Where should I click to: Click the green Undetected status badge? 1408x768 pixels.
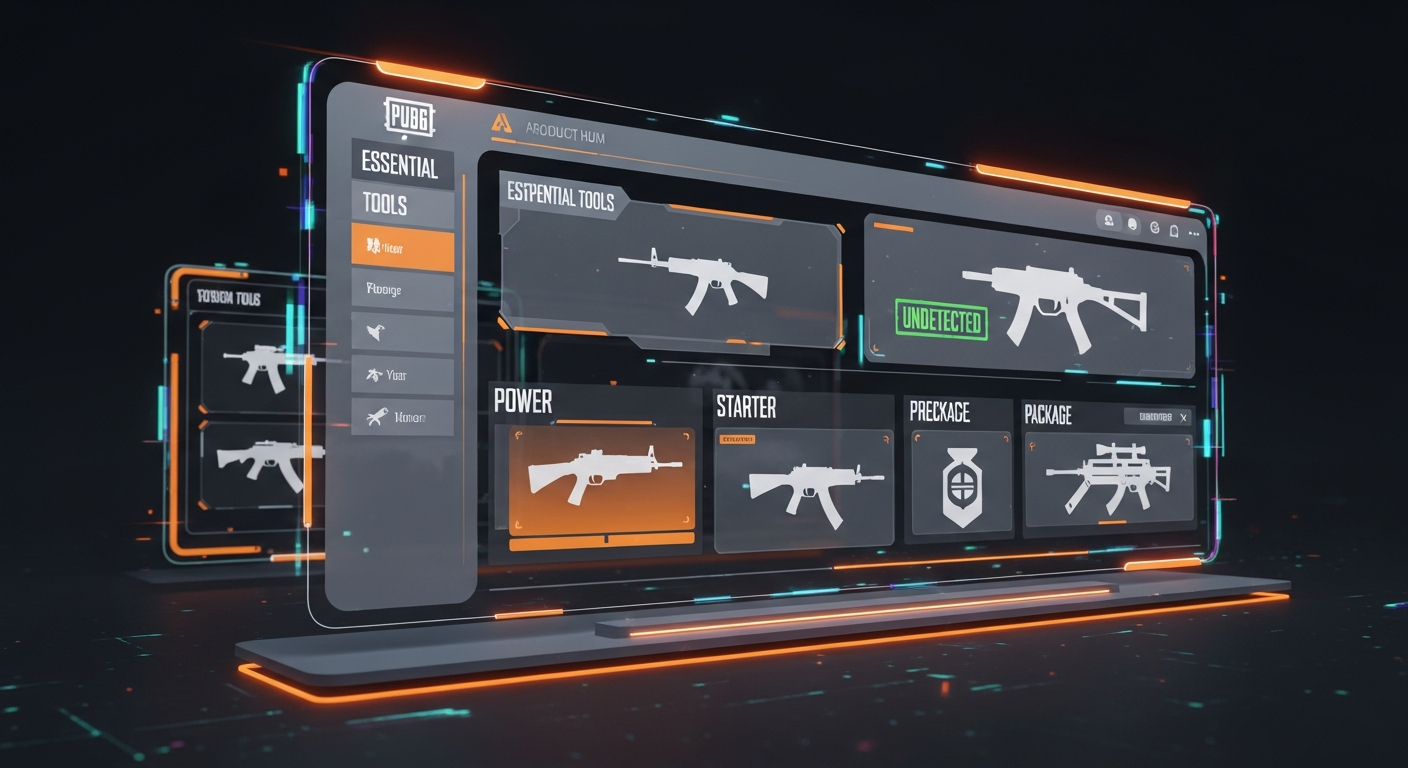(x=941, y=320)
